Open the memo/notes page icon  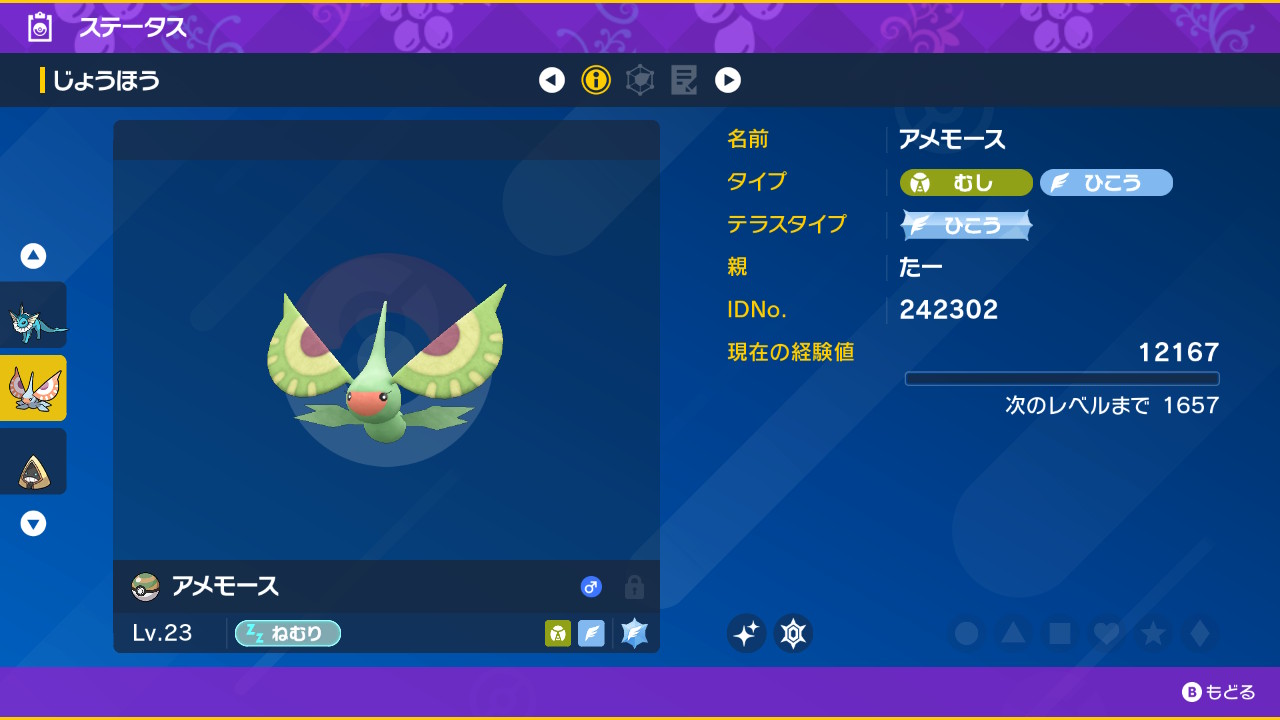pyautogui.click(x=684, y=80)
